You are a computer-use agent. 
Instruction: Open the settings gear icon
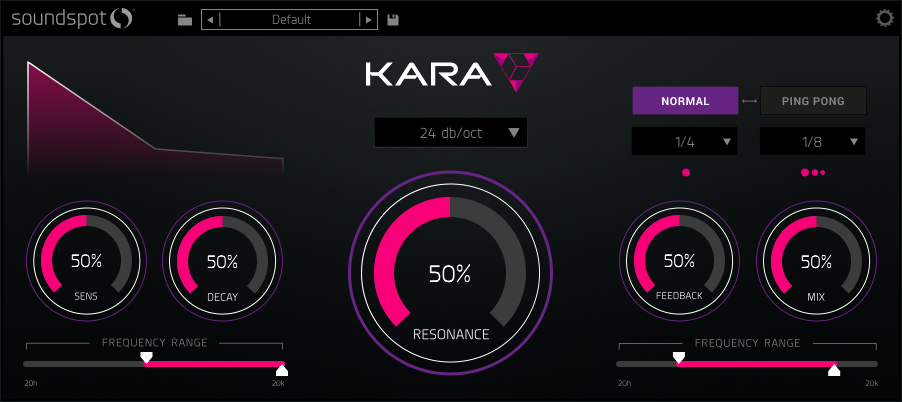tap(884, 18)
